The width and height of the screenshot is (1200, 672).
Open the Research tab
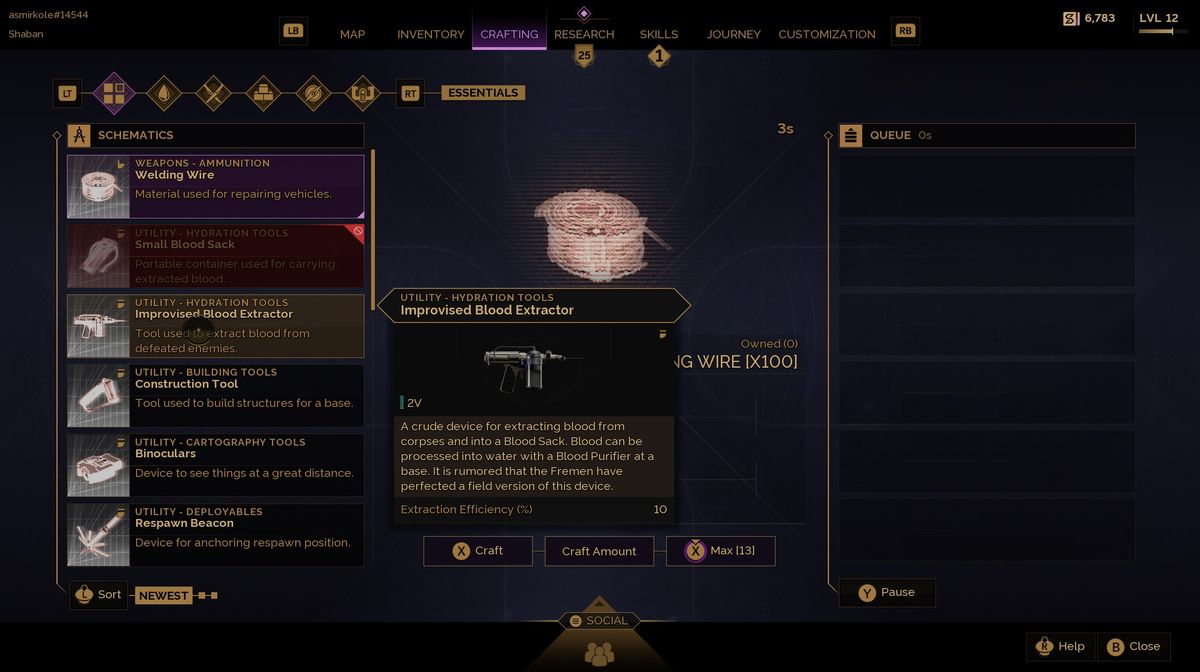coord(584,34)
